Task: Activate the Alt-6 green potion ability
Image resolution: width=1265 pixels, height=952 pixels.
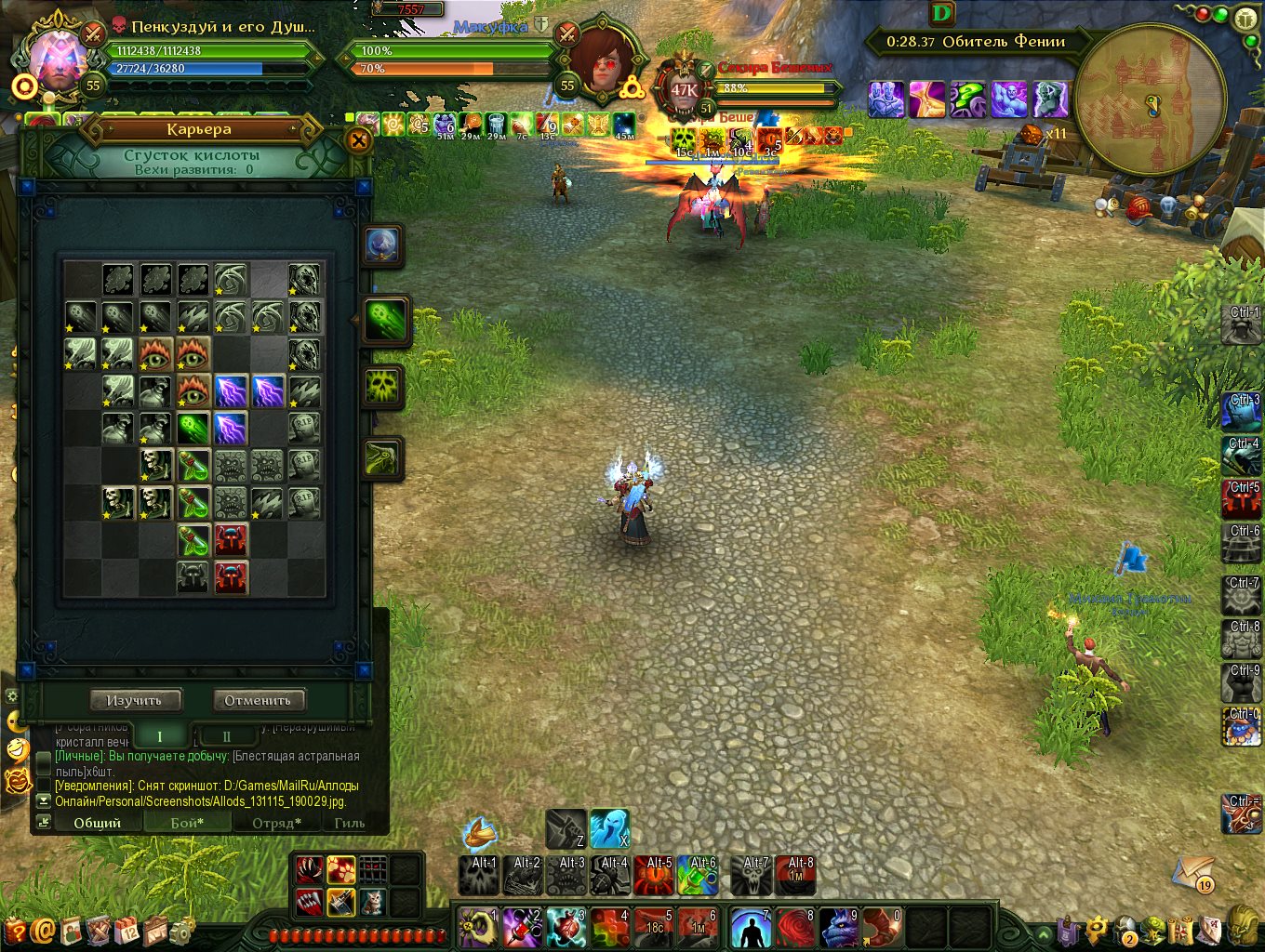Action: (698, 876)
